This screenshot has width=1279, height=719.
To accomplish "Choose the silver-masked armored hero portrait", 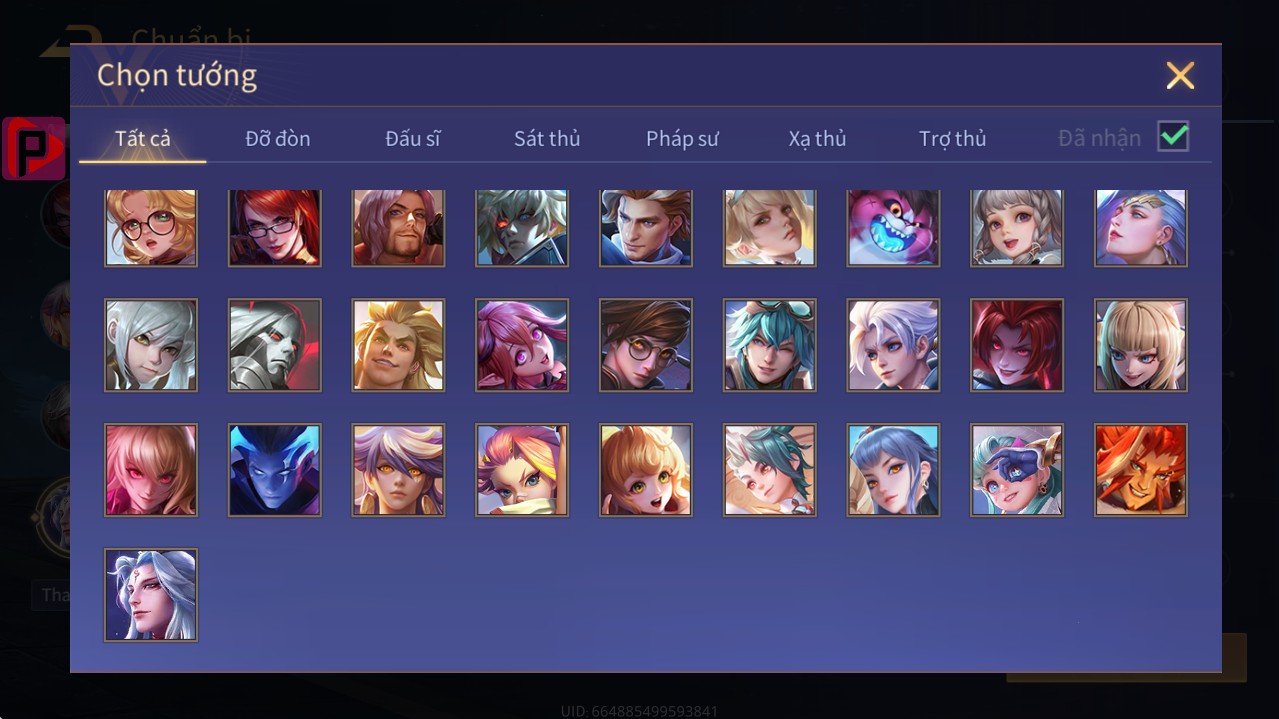I will [275, 345].
